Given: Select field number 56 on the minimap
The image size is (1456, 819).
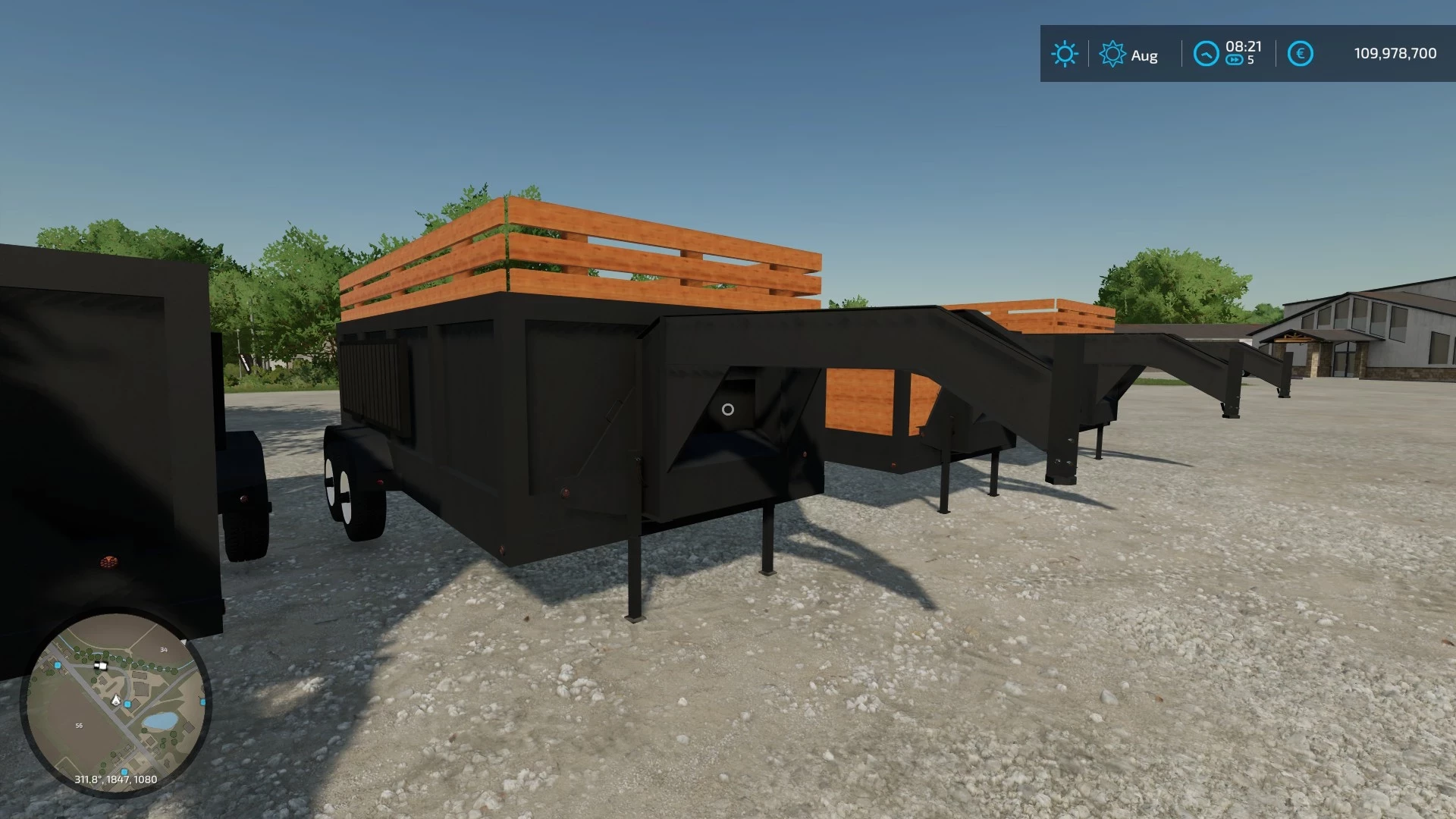Looking at the screenshot, I should pos(79,725).
